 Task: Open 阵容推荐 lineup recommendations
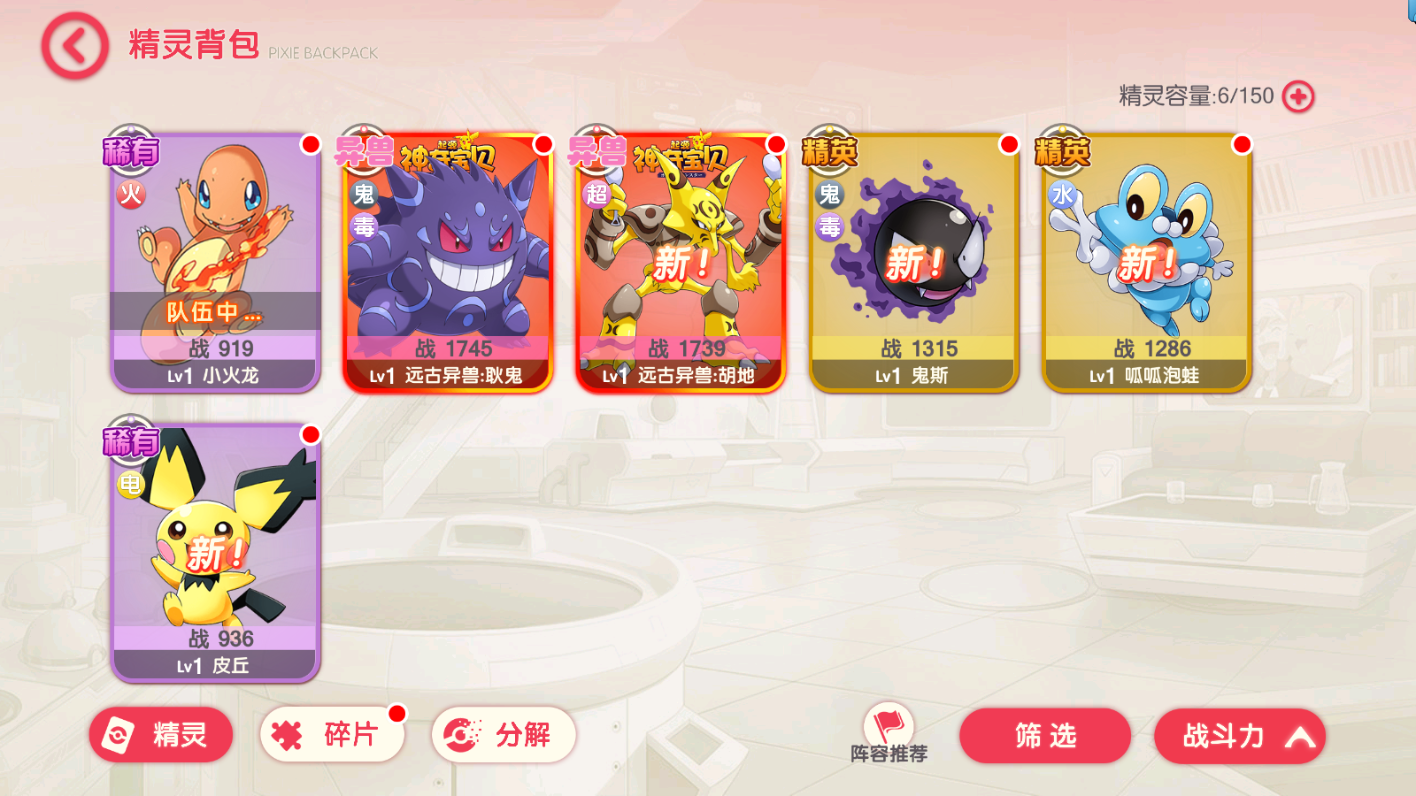(x=889, y=734)
